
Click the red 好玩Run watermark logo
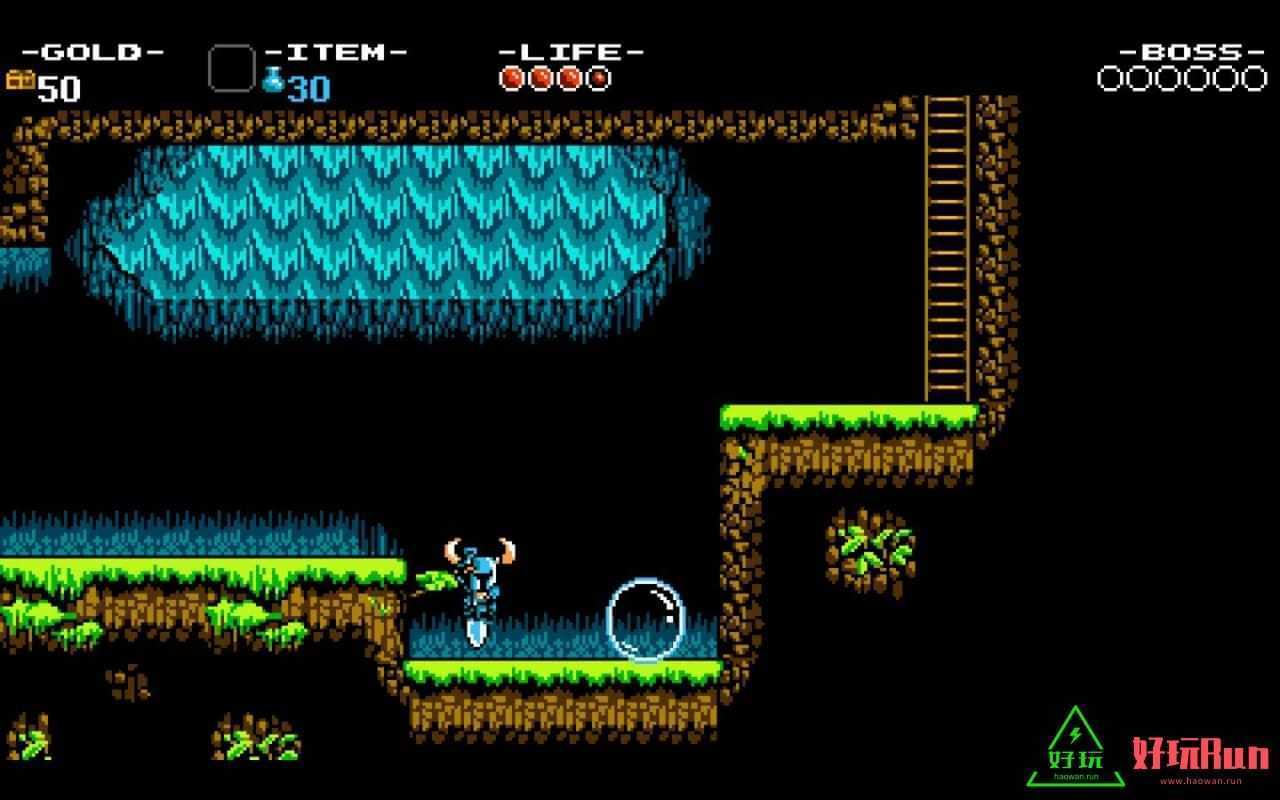1201,757
